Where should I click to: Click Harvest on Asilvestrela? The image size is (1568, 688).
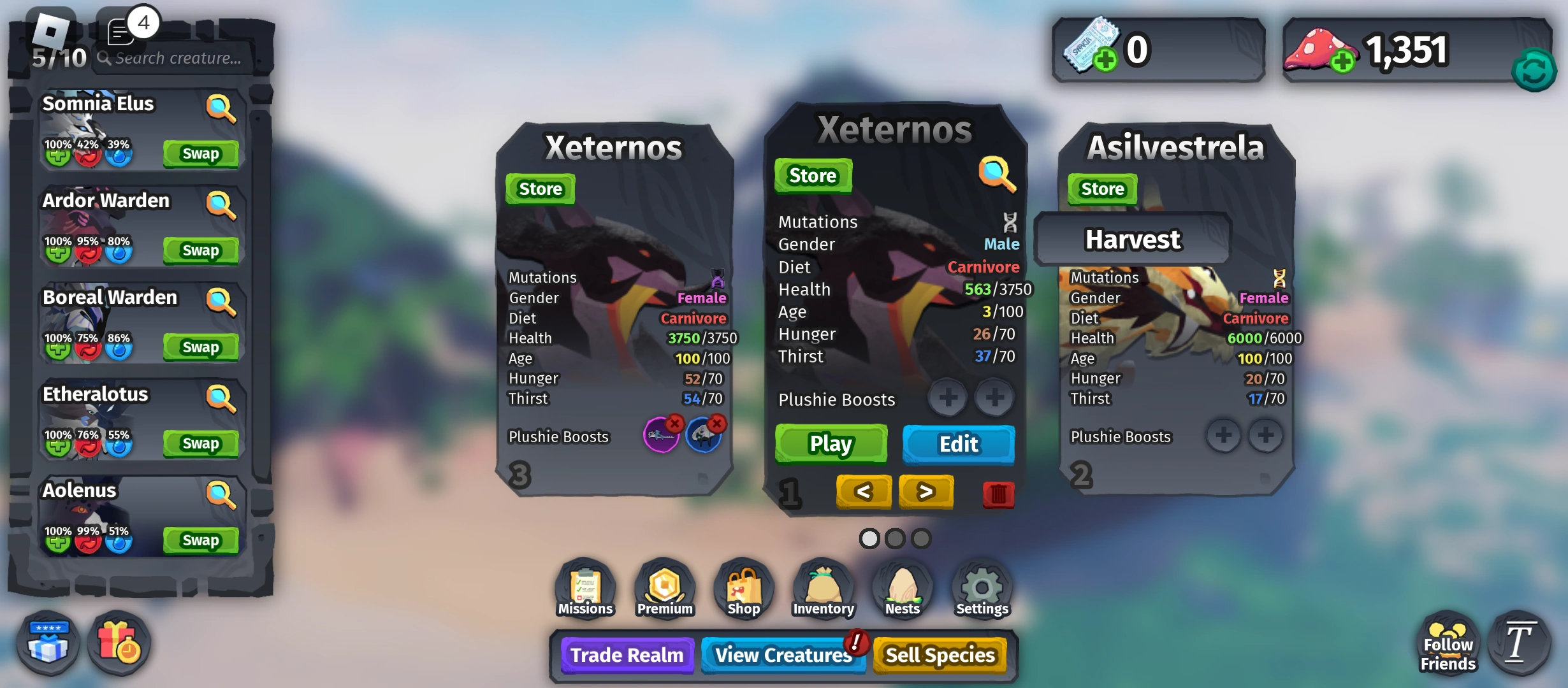[1132, 240]
